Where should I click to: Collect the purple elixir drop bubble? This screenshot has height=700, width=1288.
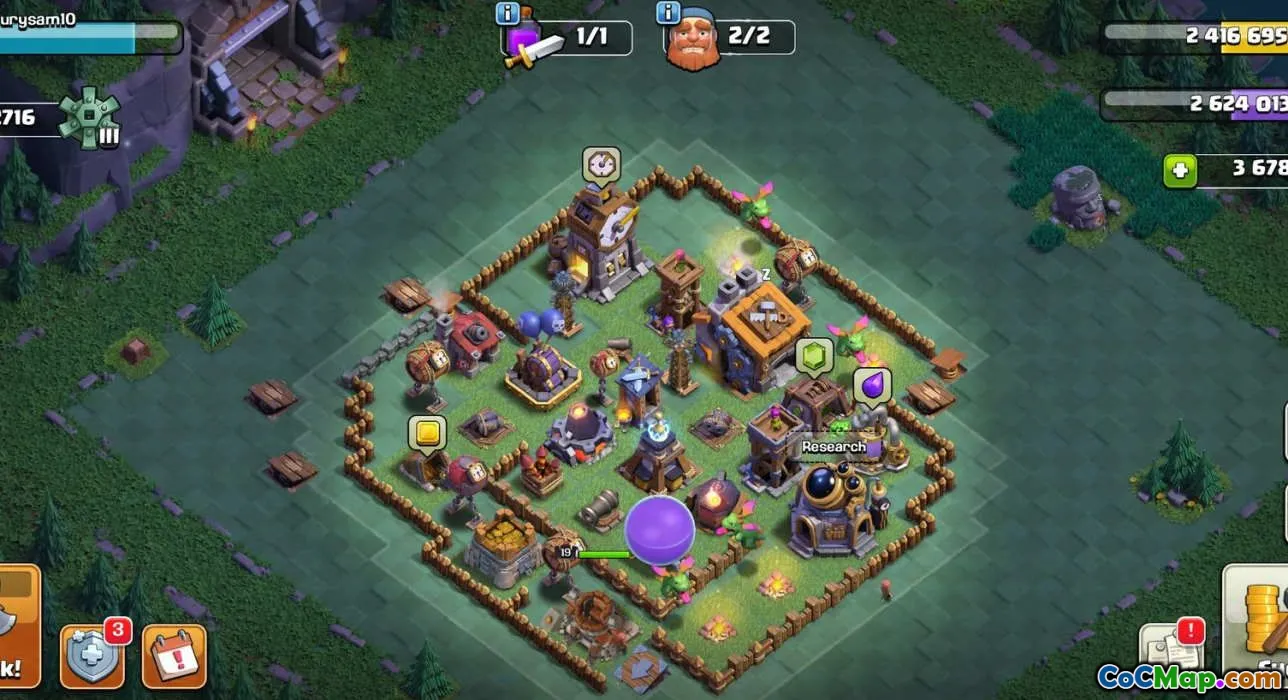coord(871,386)
